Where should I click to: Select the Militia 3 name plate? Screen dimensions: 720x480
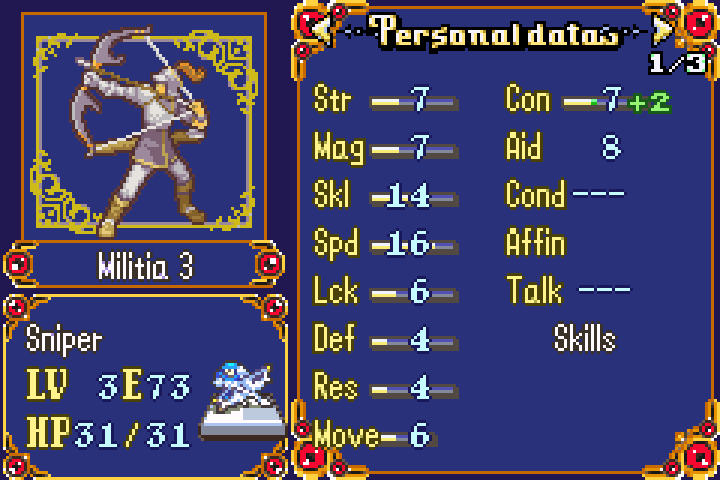pyautogui.click(x=145, y=267)
